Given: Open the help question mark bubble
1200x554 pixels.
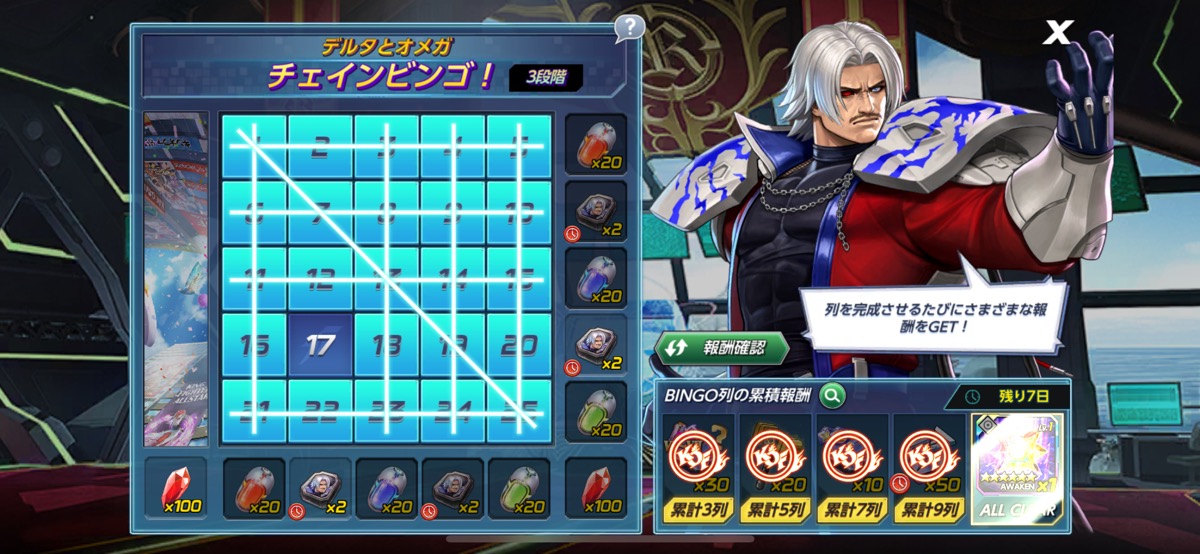Looking at the screenshot, I should click(x=629, y=28).
